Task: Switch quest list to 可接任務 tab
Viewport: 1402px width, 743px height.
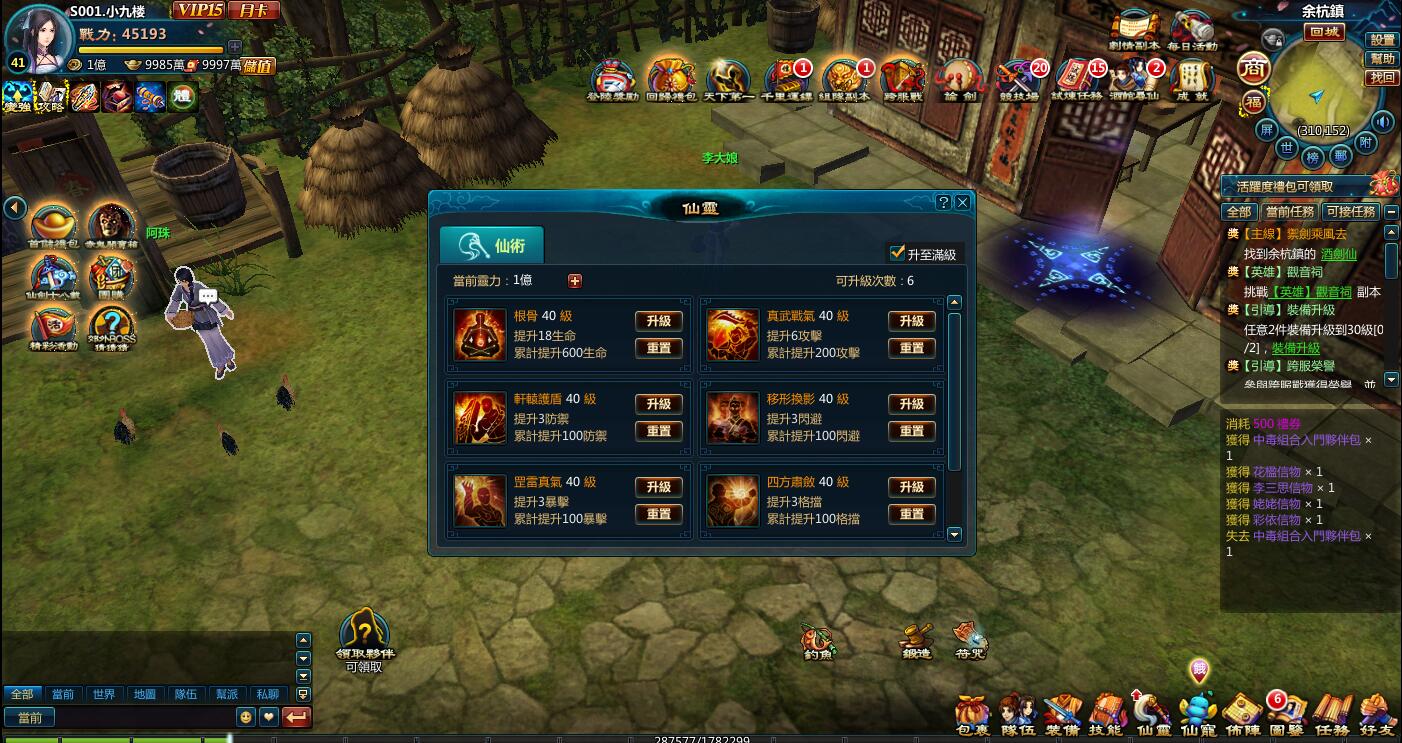Action: pos(1351,212)
